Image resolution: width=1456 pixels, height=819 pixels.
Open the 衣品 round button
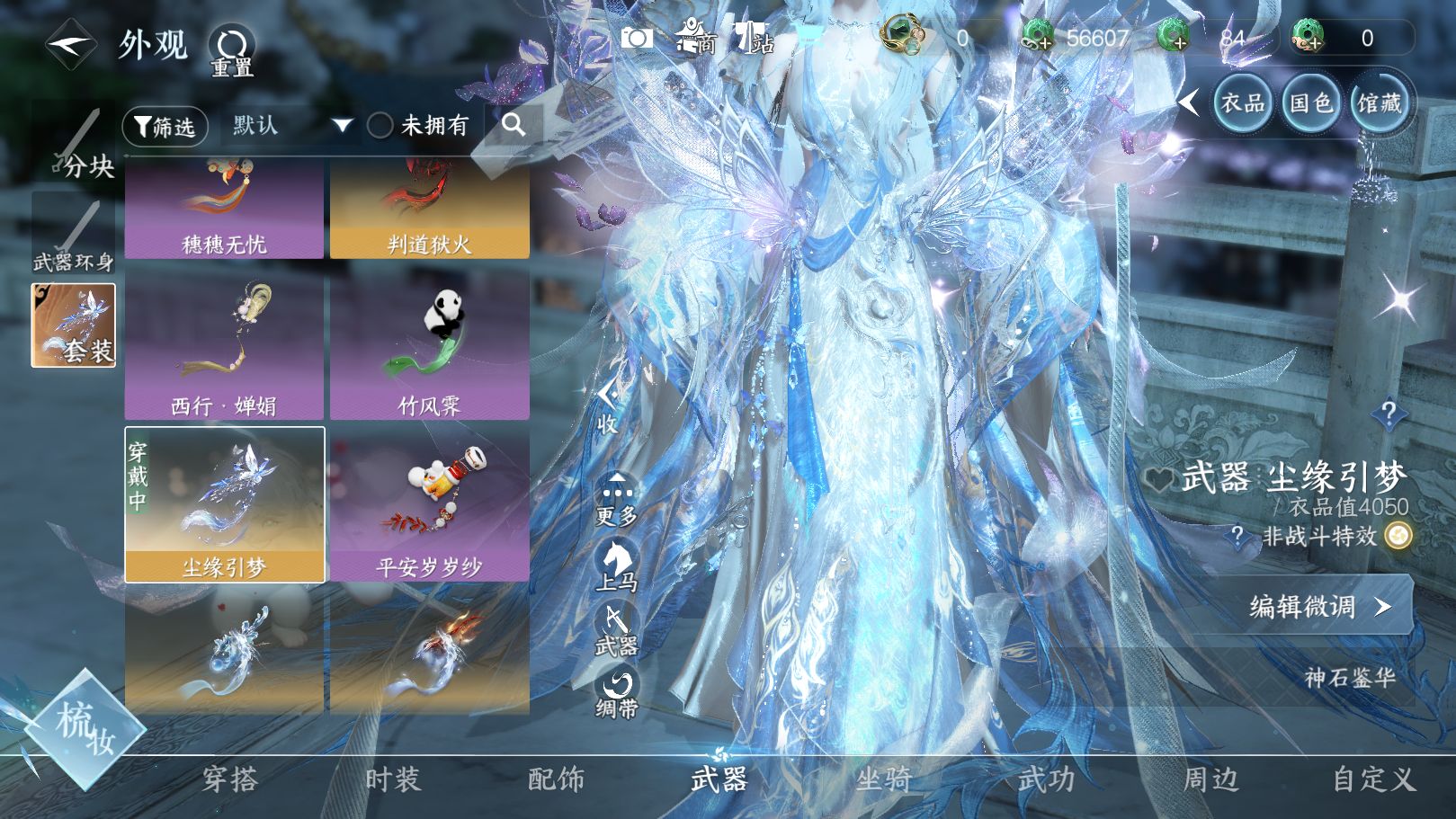(x=1242, y=103)
